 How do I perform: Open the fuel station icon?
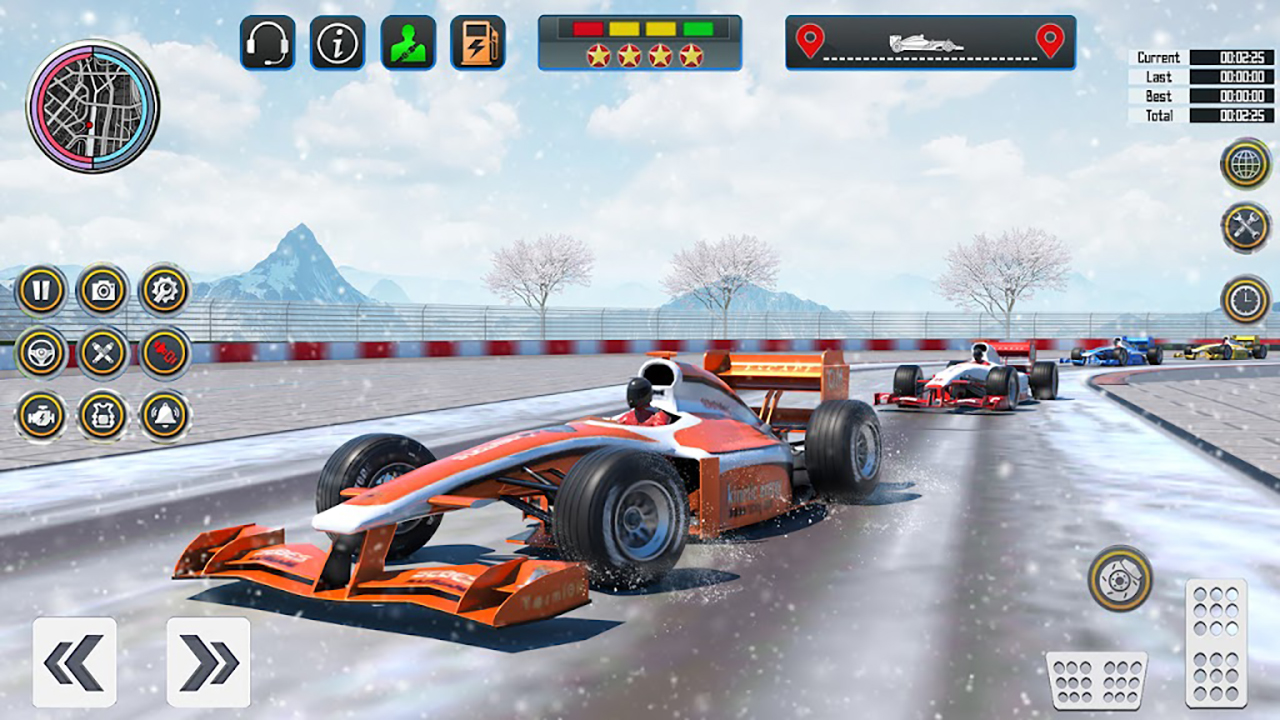point(478,43)
